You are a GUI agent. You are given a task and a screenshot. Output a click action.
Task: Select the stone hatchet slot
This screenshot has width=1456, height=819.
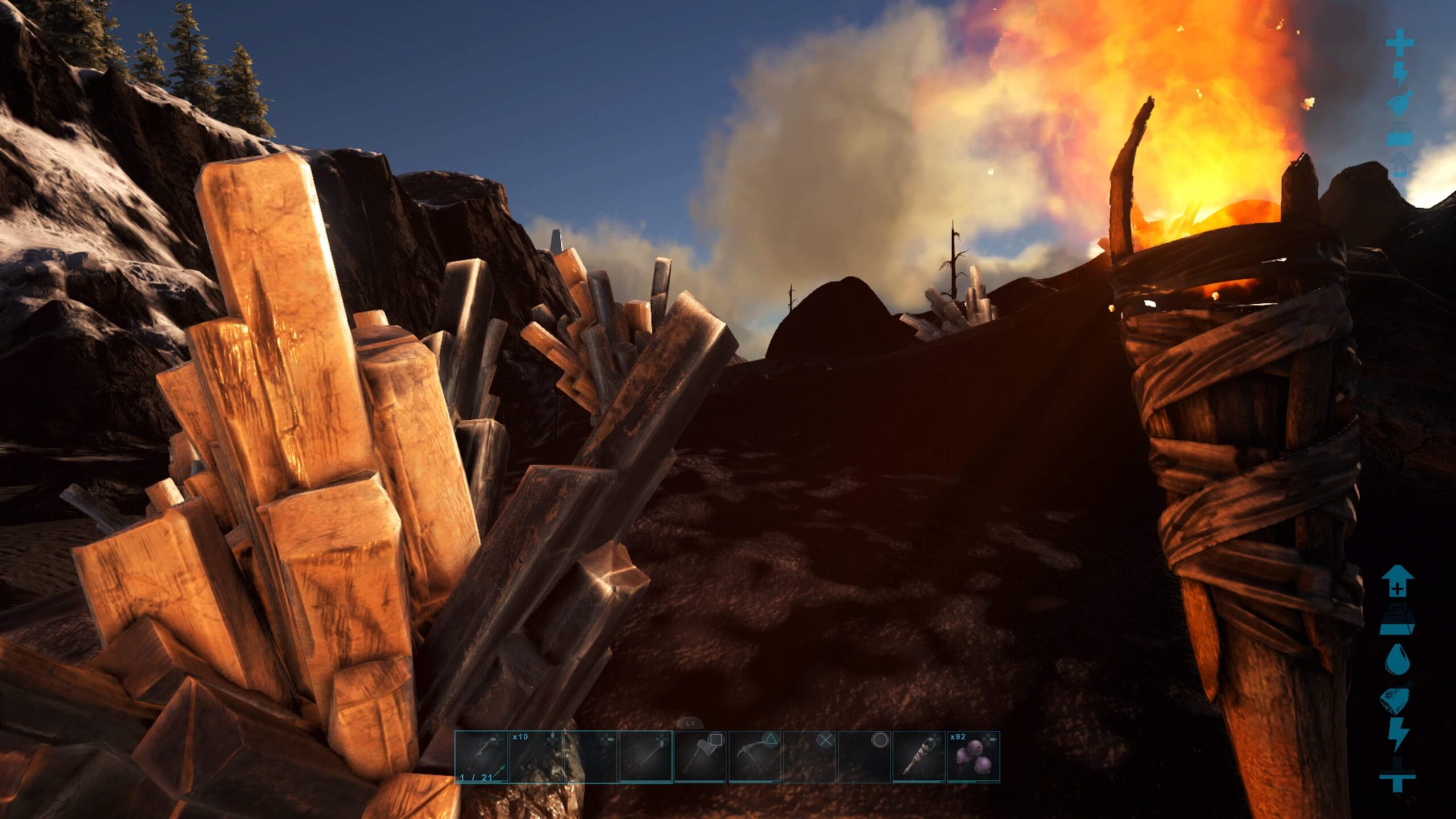700,757
